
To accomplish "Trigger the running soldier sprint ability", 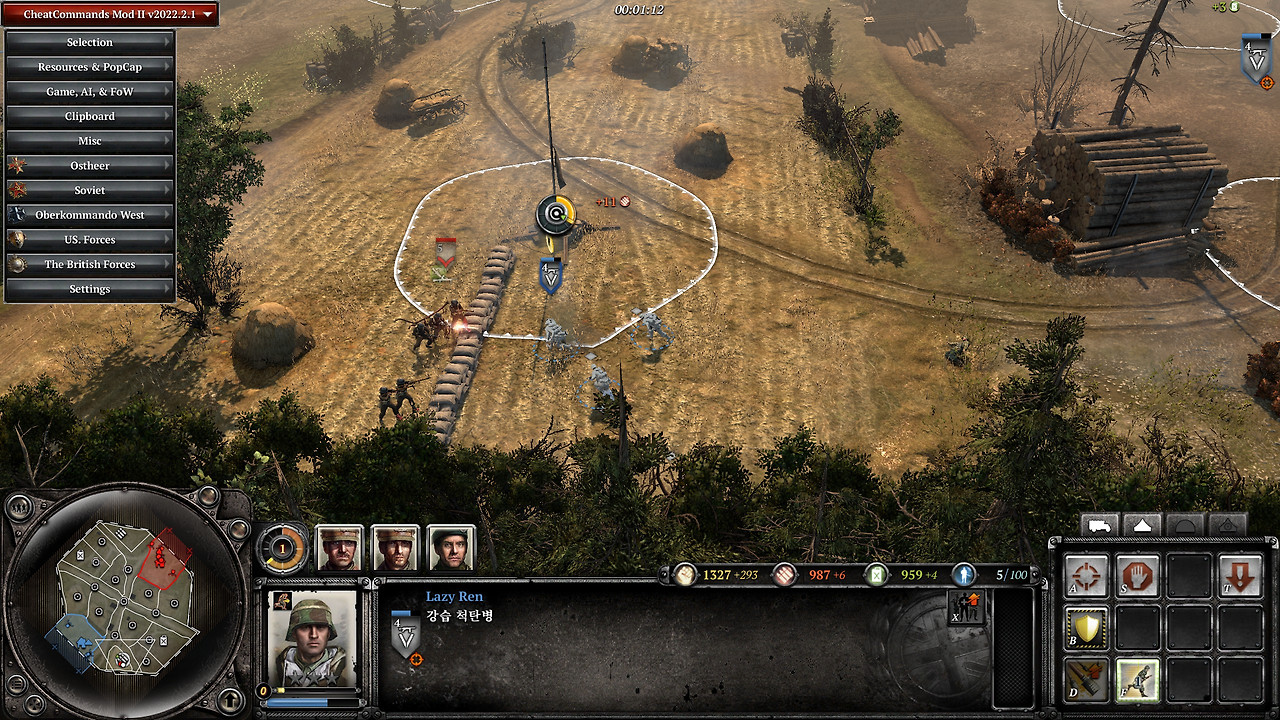I will pyautogui.click(x=1137, y=680).
